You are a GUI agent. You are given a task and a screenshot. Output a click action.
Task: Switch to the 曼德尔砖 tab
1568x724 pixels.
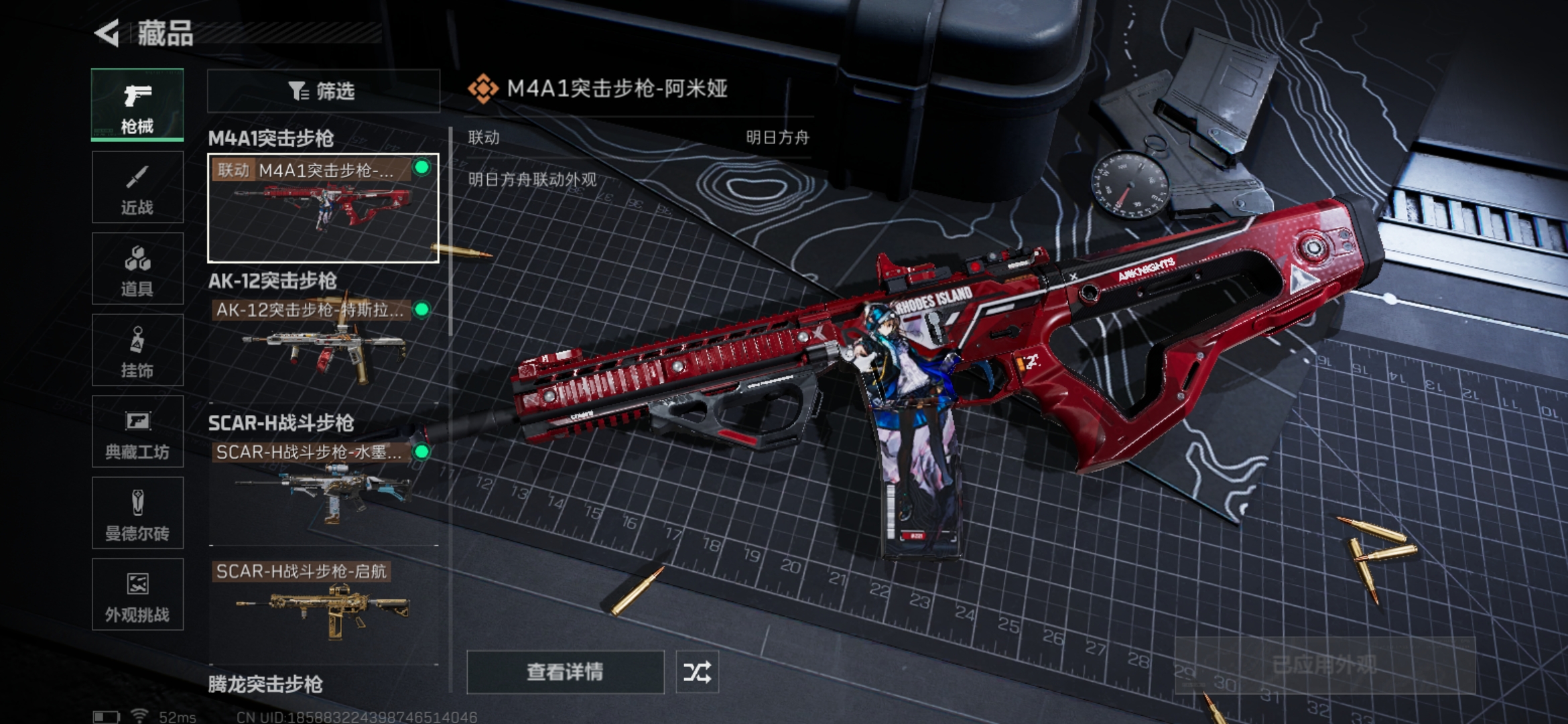pos(137,514)
